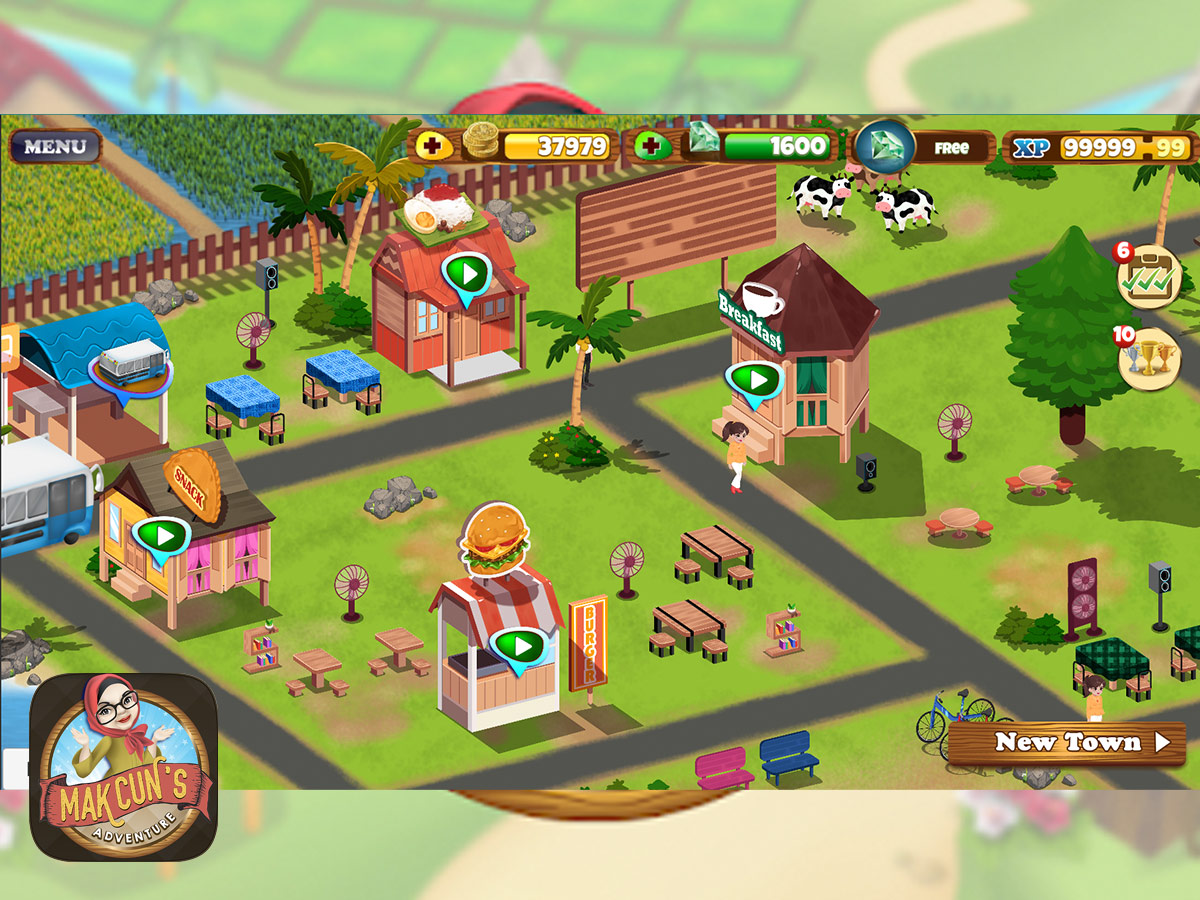Buy more green gems with plus button
Screen dimensions: 1200x900
[652, 146]
